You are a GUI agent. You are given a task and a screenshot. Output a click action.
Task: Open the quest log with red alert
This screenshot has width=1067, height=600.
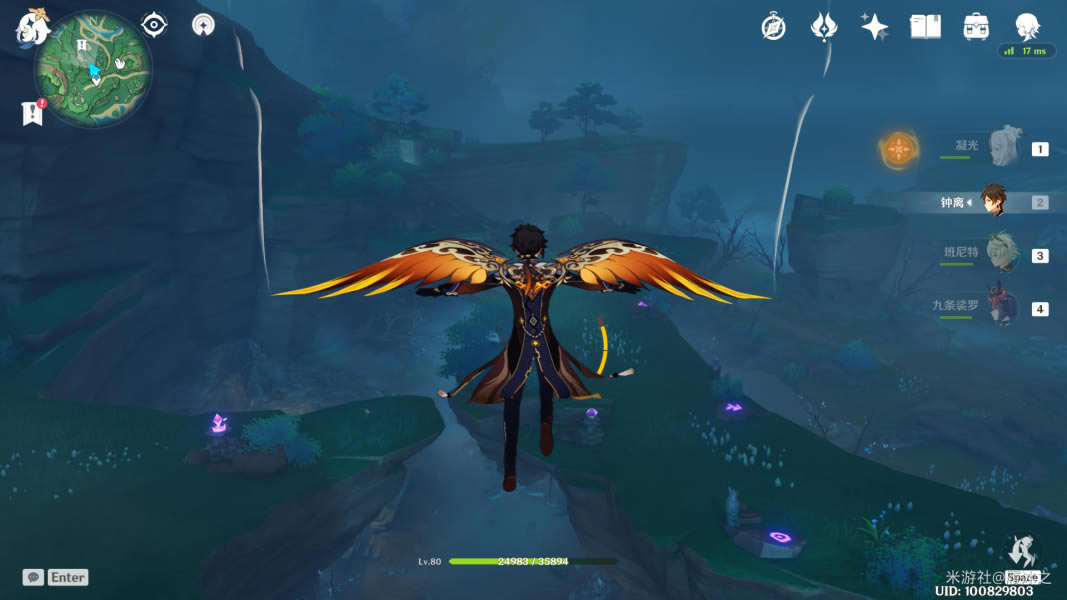pos(32,113)
